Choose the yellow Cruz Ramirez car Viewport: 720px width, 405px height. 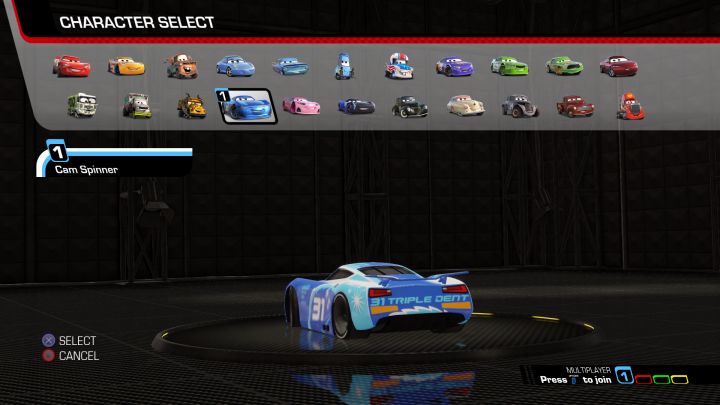pyautogui.click(x=125, y=67)
